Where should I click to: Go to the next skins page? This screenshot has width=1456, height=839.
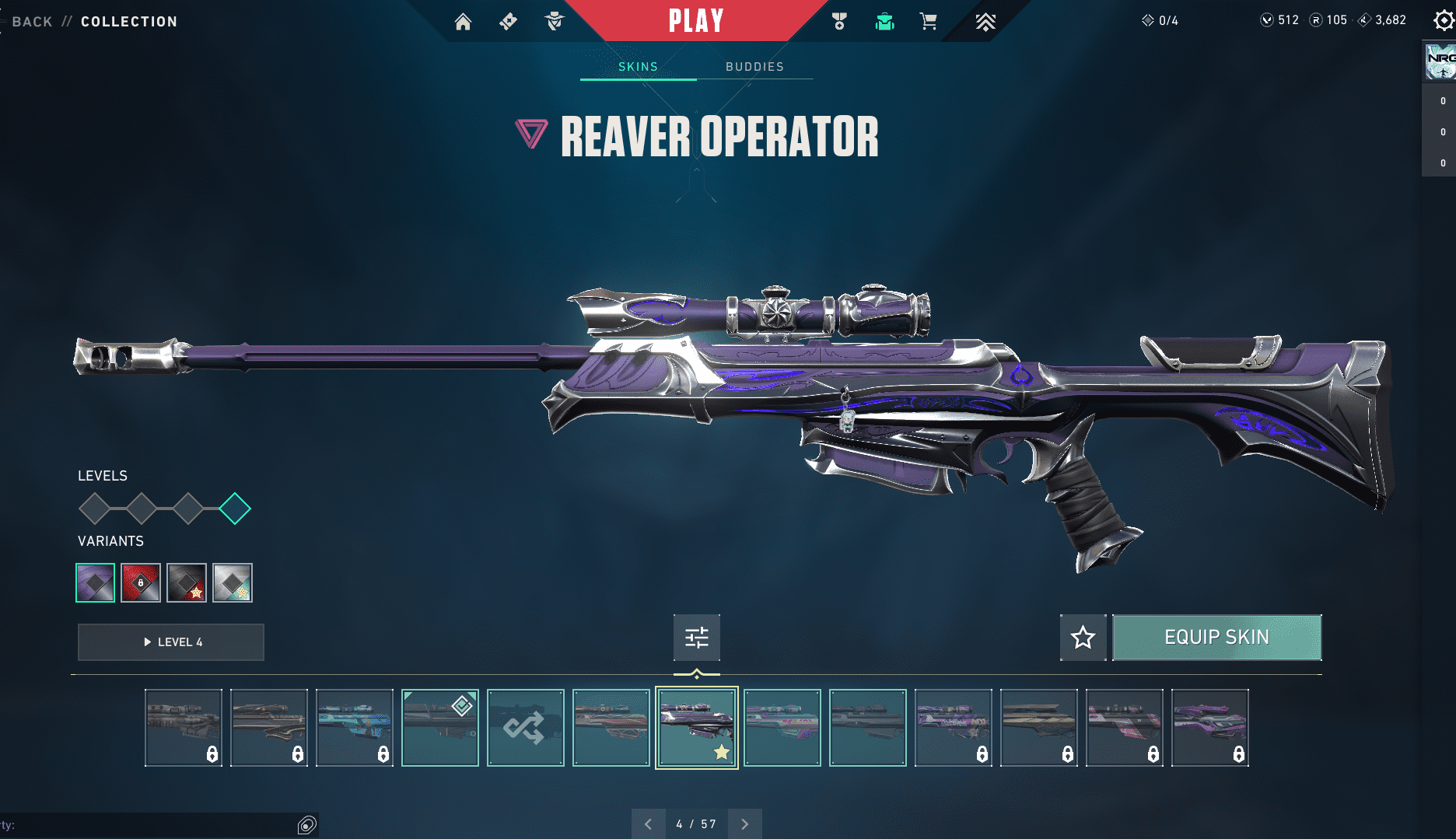(x=745, y=823)
